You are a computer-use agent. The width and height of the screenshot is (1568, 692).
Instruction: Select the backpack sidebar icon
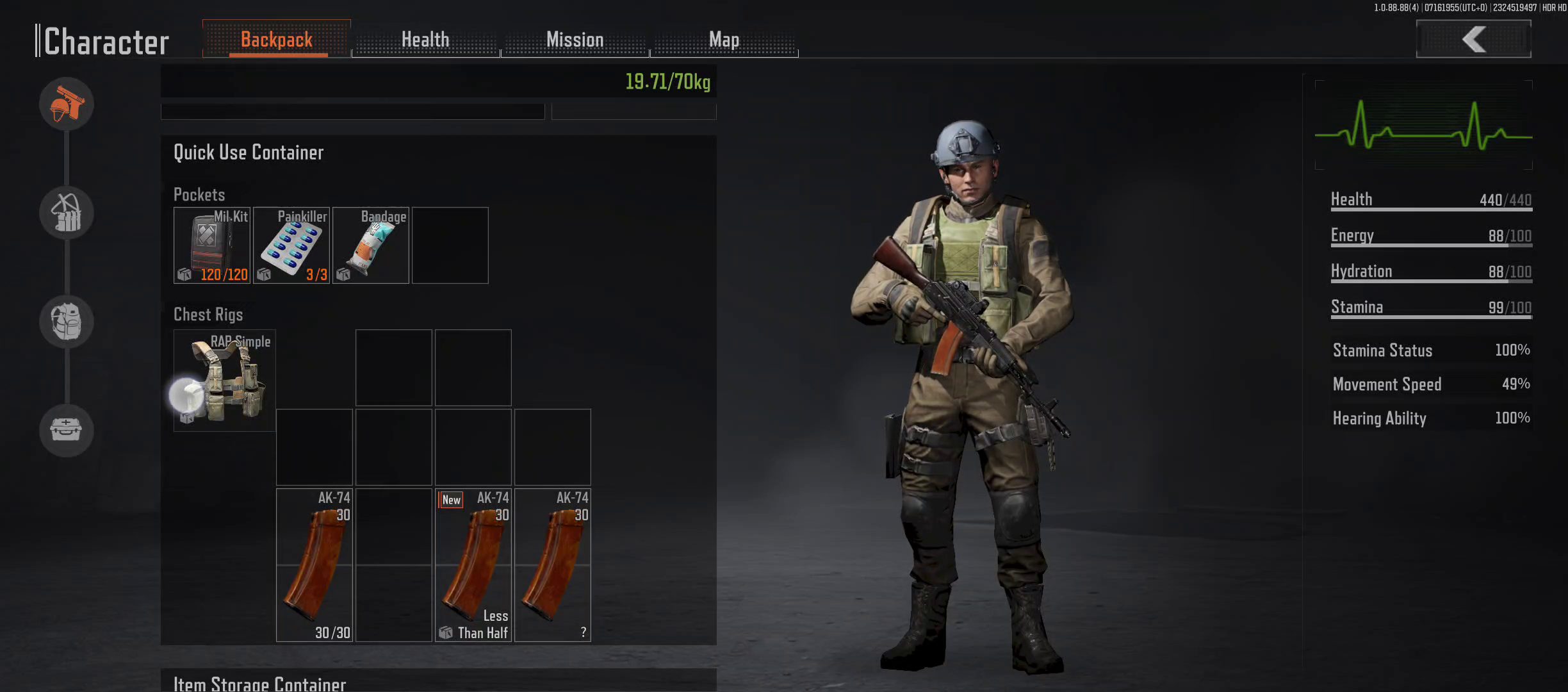tap(67, 322)
